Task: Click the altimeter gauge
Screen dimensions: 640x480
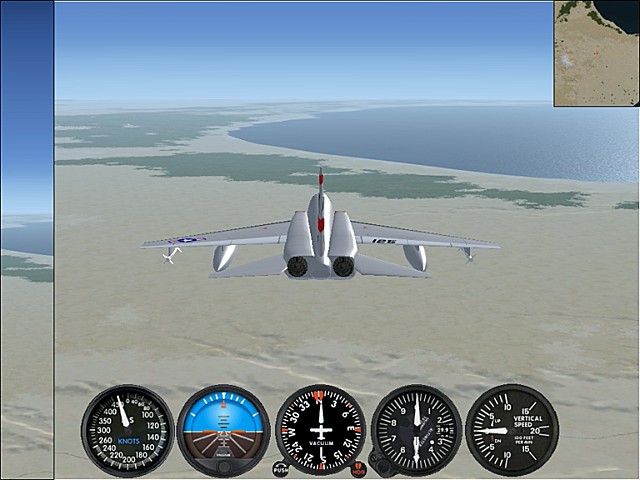Action: (416, 430)
